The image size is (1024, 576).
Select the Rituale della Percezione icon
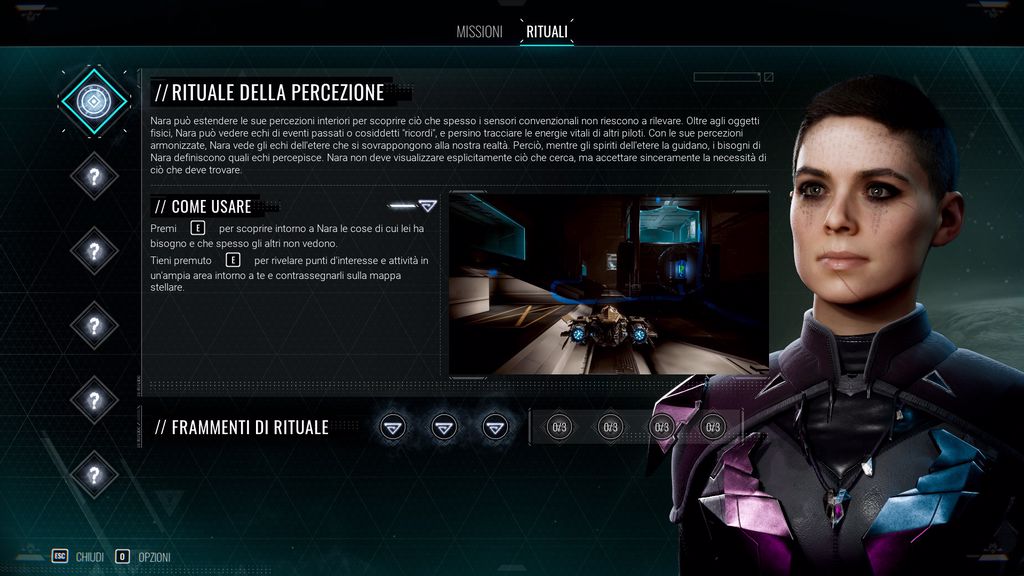[94, 101]
